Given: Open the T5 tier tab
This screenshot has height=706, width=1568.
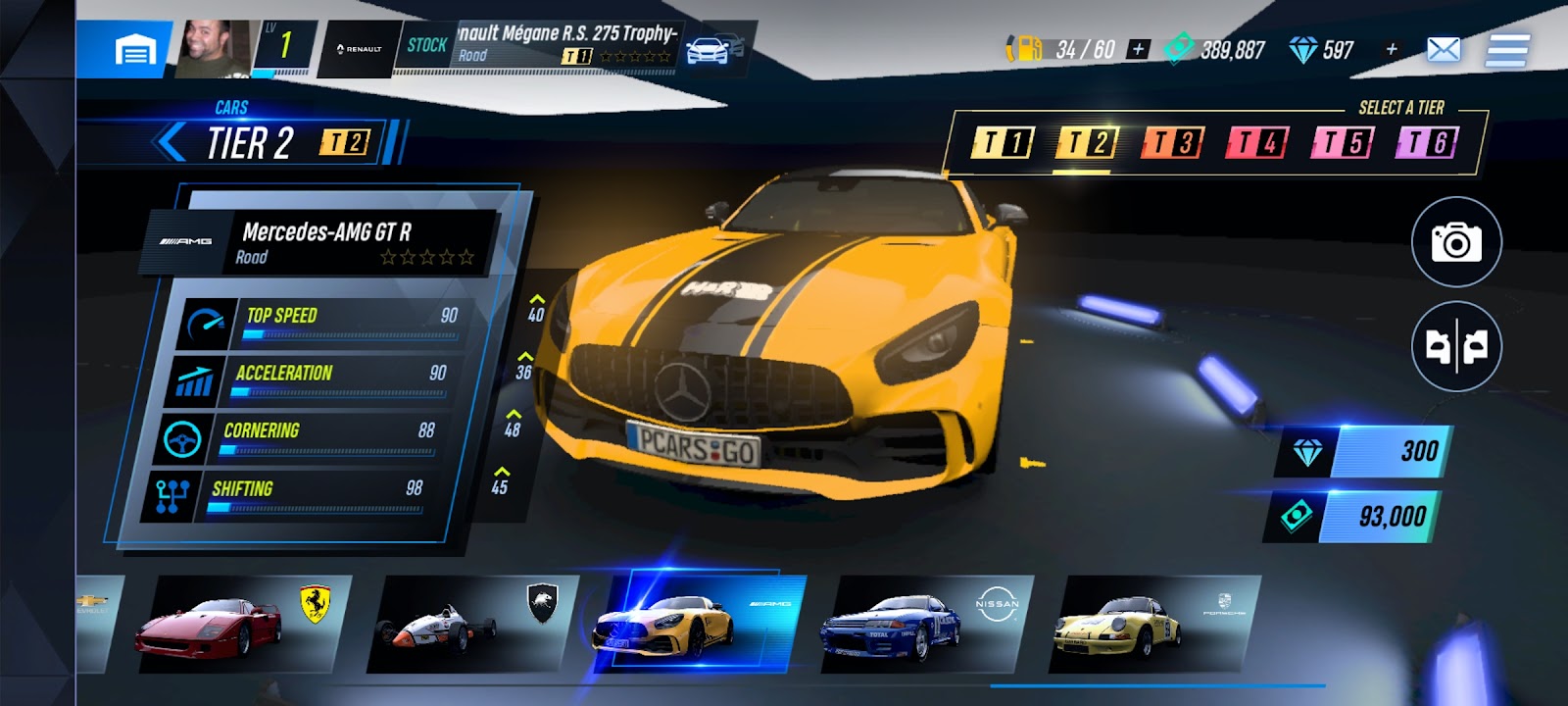Looking at the screenshot, I should [1342, 143].
